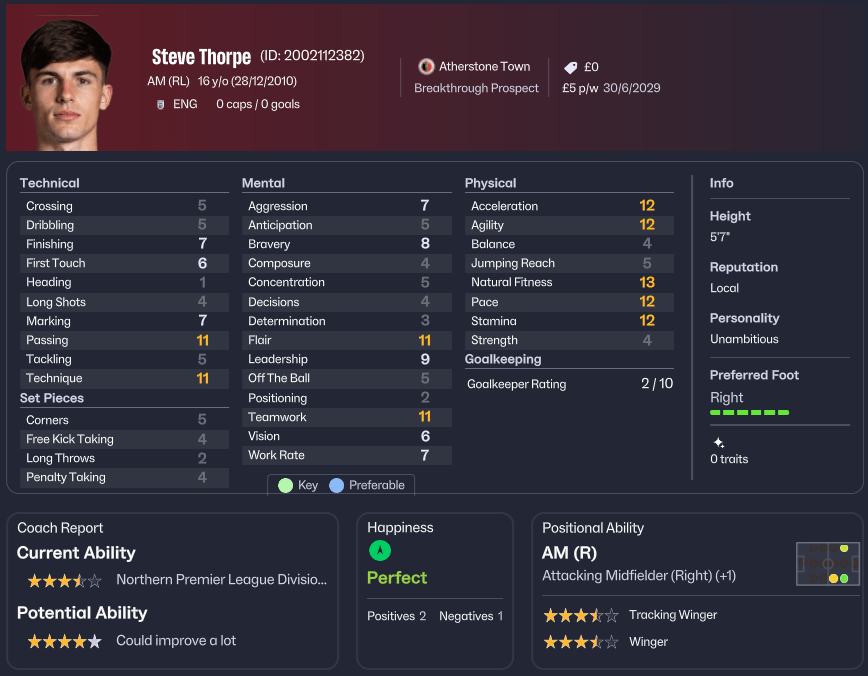The height and width of the screenshot is (676, 868).
Task: Click Steve Thorpe's player portrait
Action: click(x=67, y=84)
